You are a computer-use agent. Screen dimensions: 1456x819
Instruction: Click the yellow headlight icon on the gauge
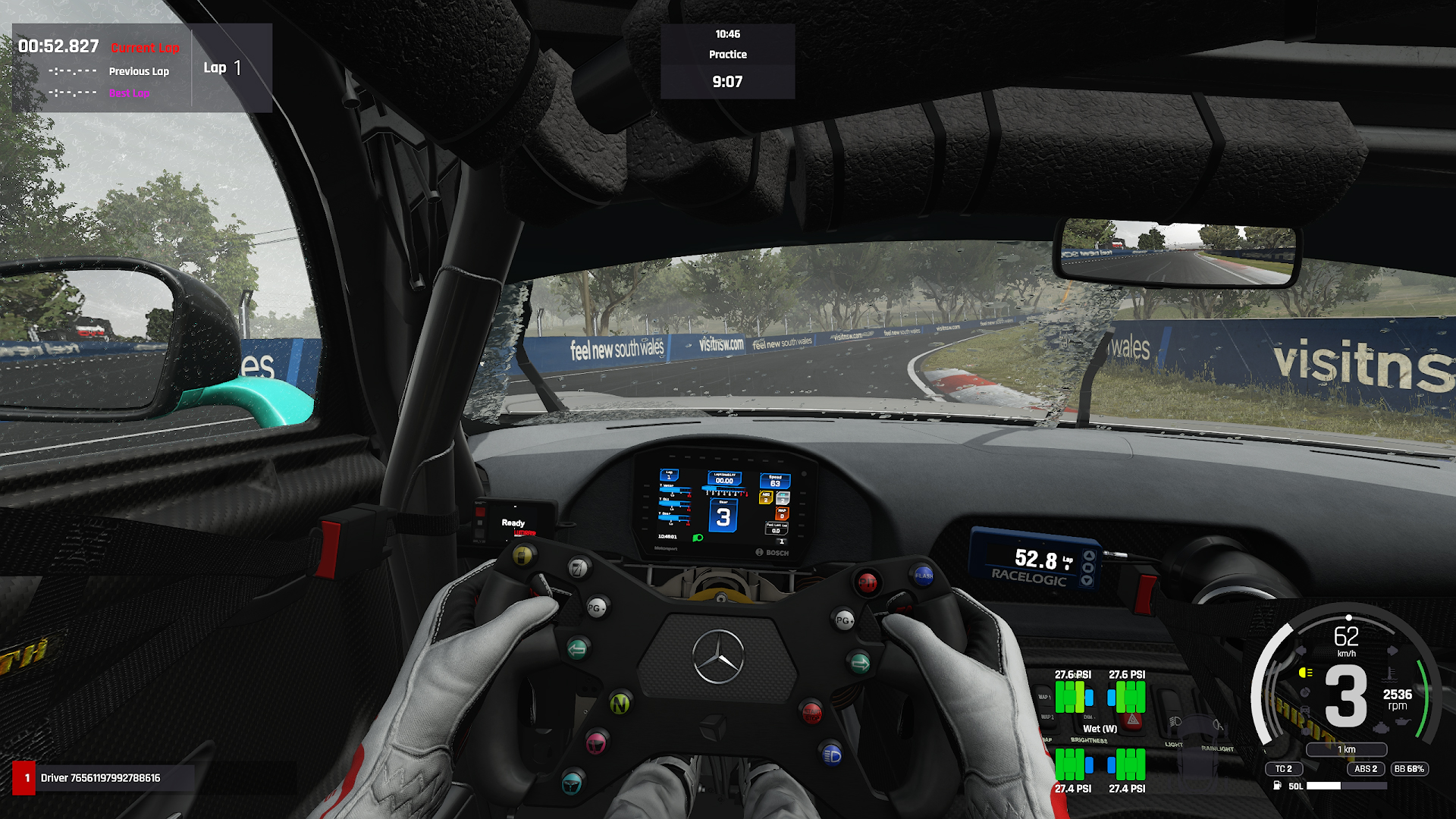click(x=1305, y=673)
